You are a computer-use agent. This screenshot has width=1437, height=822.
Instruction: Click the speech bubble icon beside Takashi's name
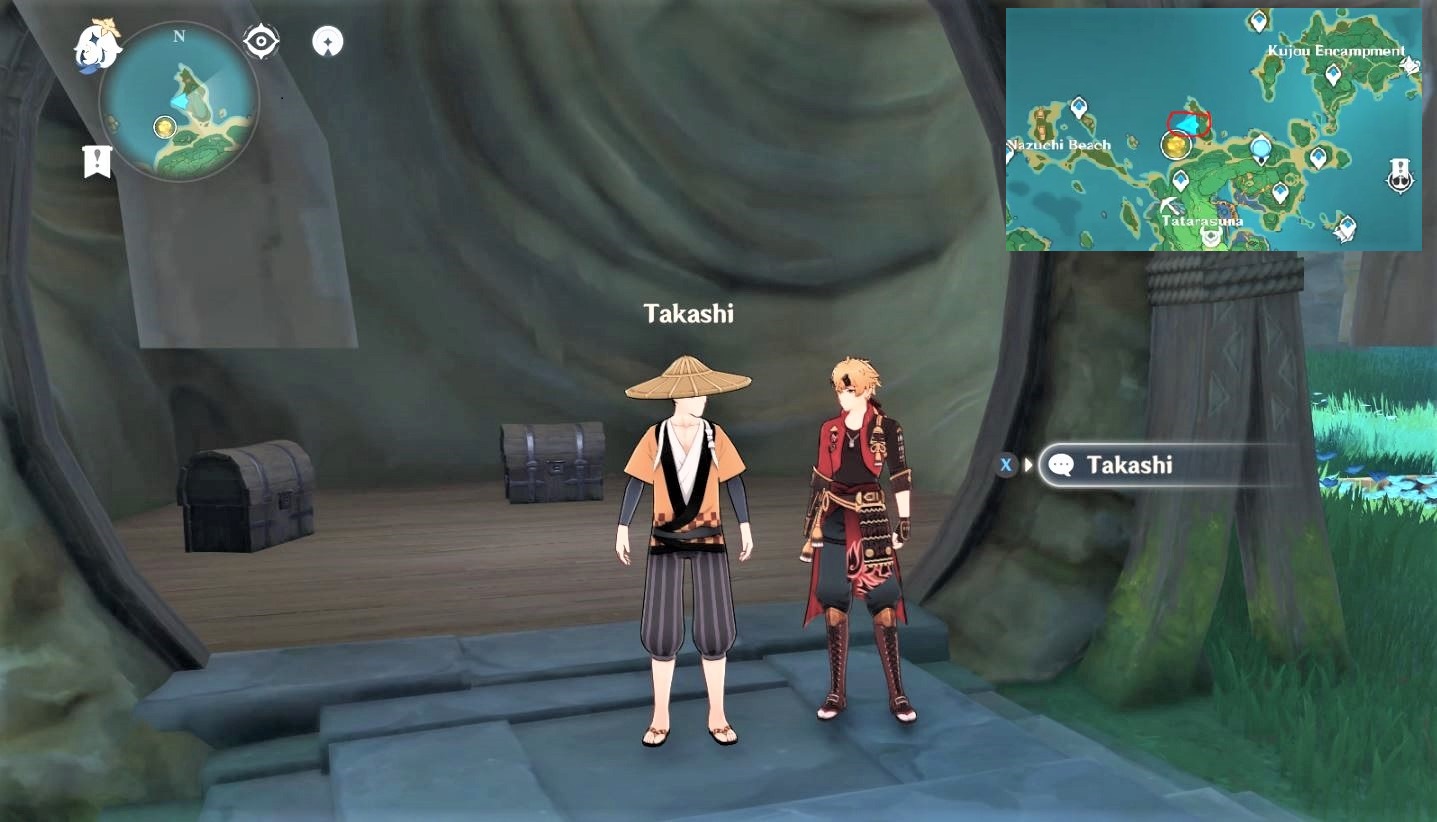[1063, 464]
